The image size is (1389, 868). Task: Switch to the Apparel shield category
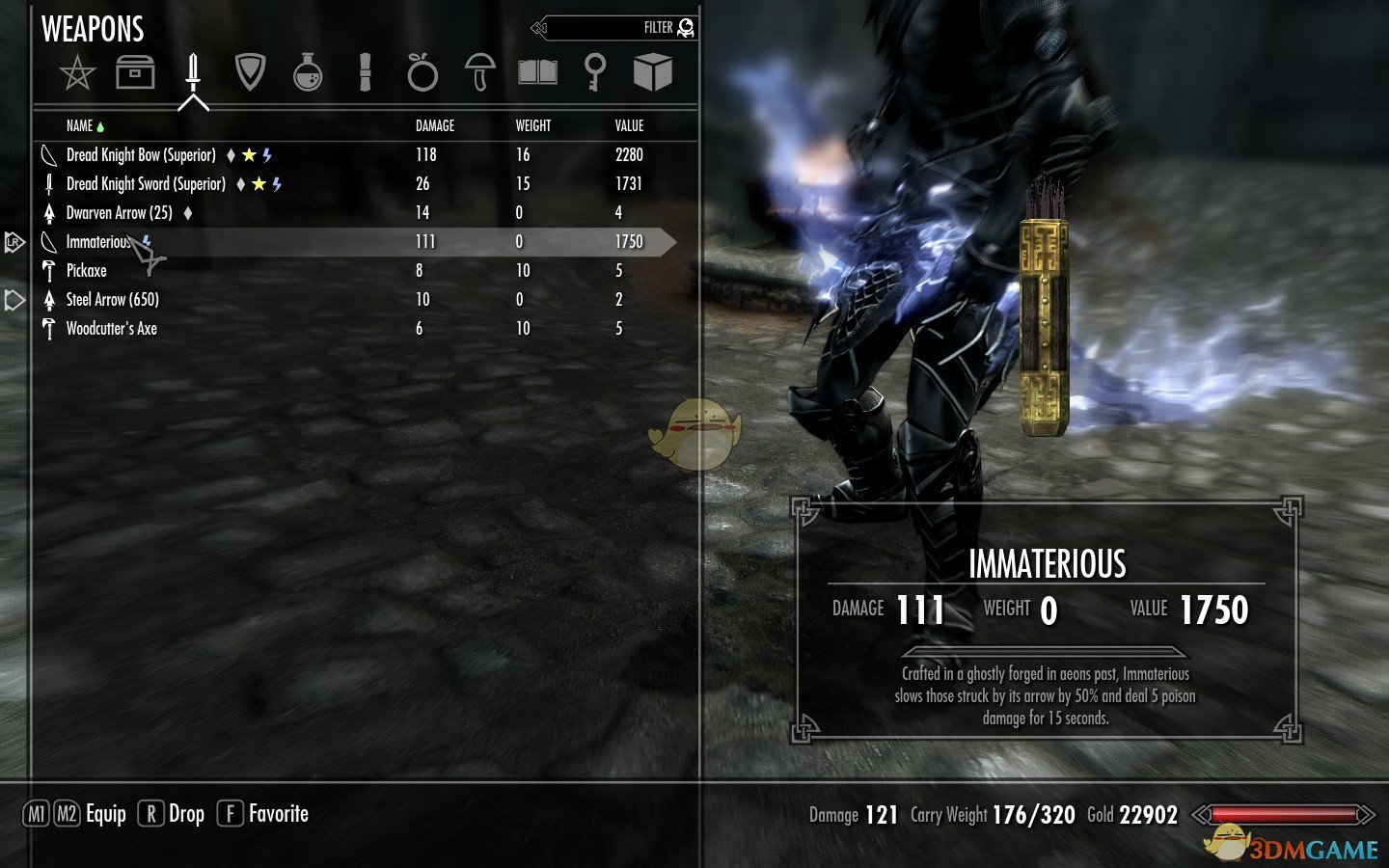pos(250,72)
